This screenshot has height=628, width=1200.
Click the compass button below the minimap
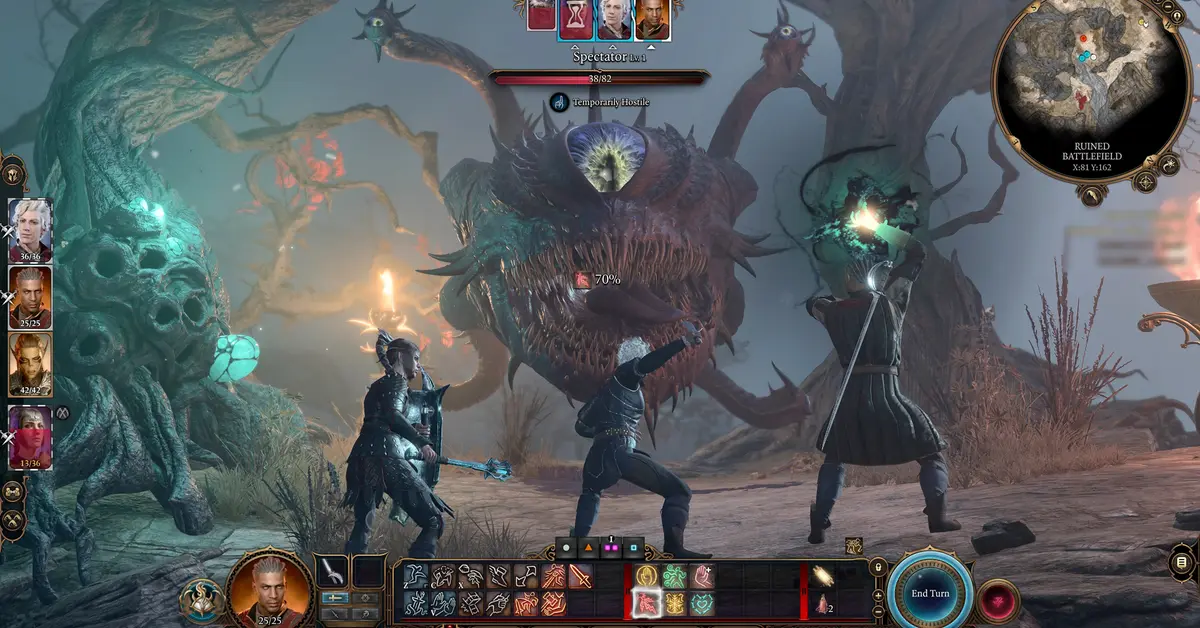click(1145, 181)
